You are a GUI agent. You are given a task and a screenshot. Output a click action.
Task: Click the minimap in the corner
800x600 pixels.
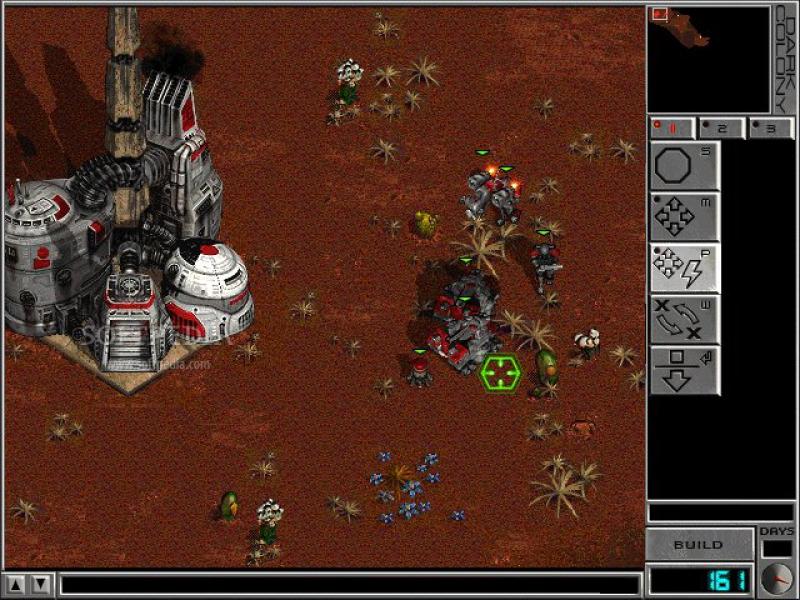(x=709, y=59)
